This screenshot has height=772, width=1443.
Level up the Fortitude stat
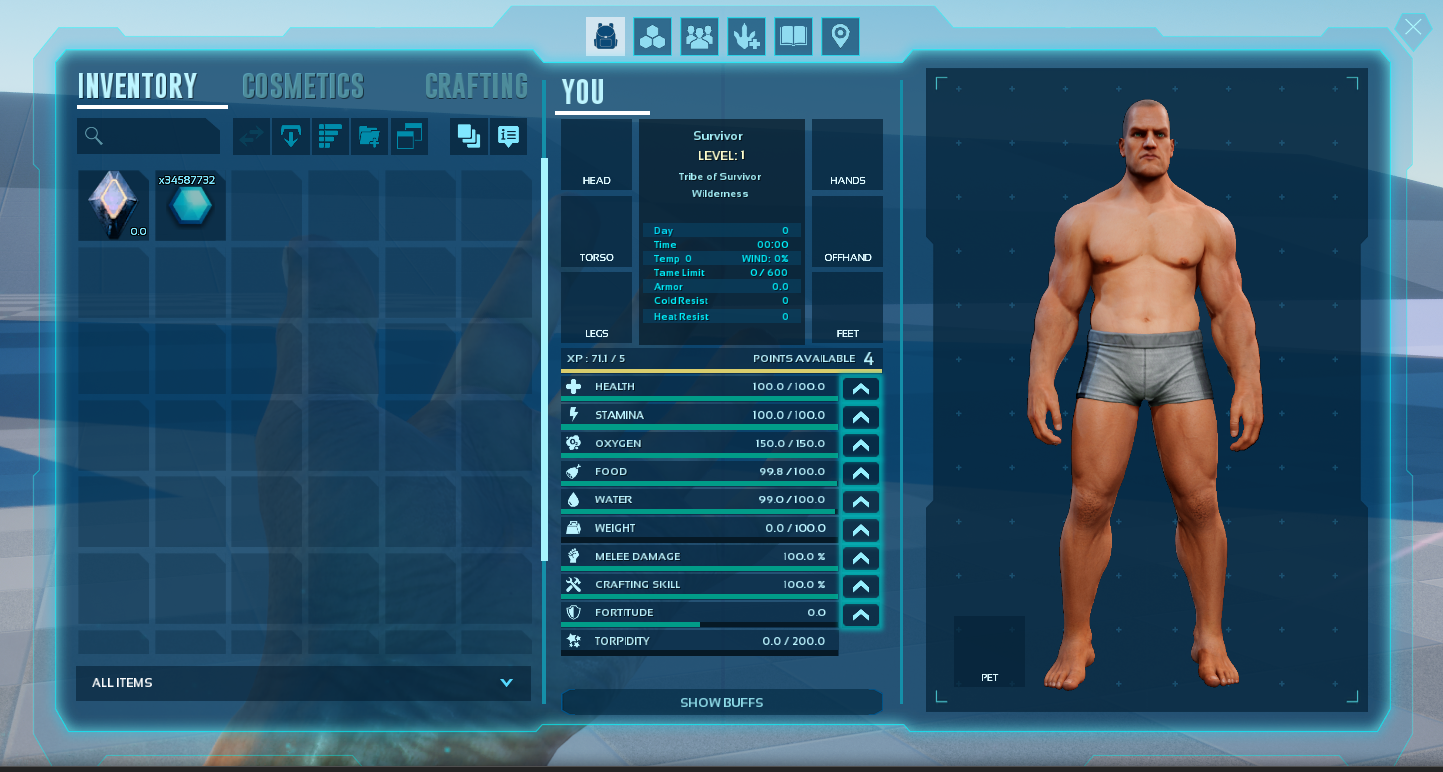pos(860,615)
